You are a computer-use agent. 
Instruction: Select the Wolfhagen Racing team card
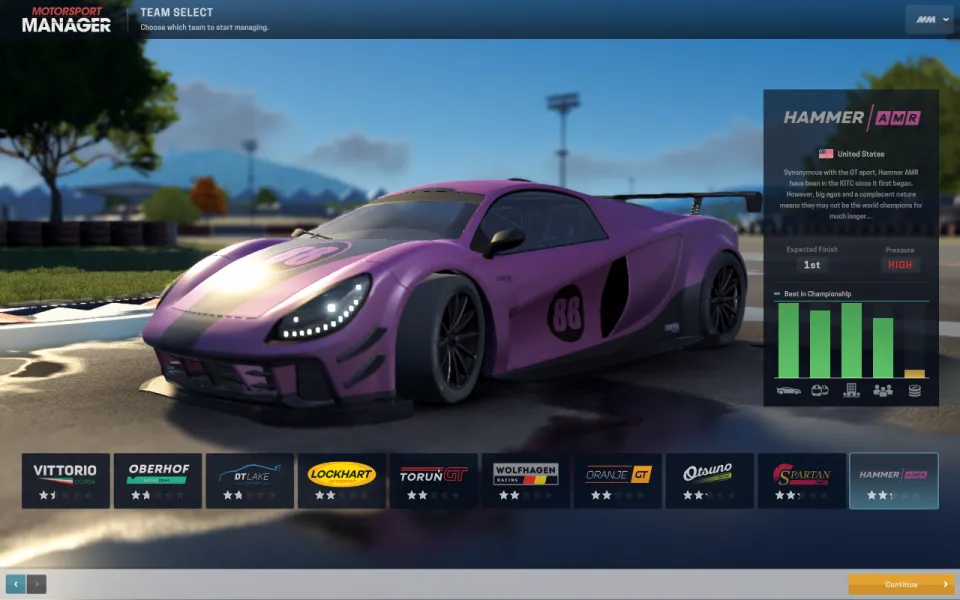[526, 481]
